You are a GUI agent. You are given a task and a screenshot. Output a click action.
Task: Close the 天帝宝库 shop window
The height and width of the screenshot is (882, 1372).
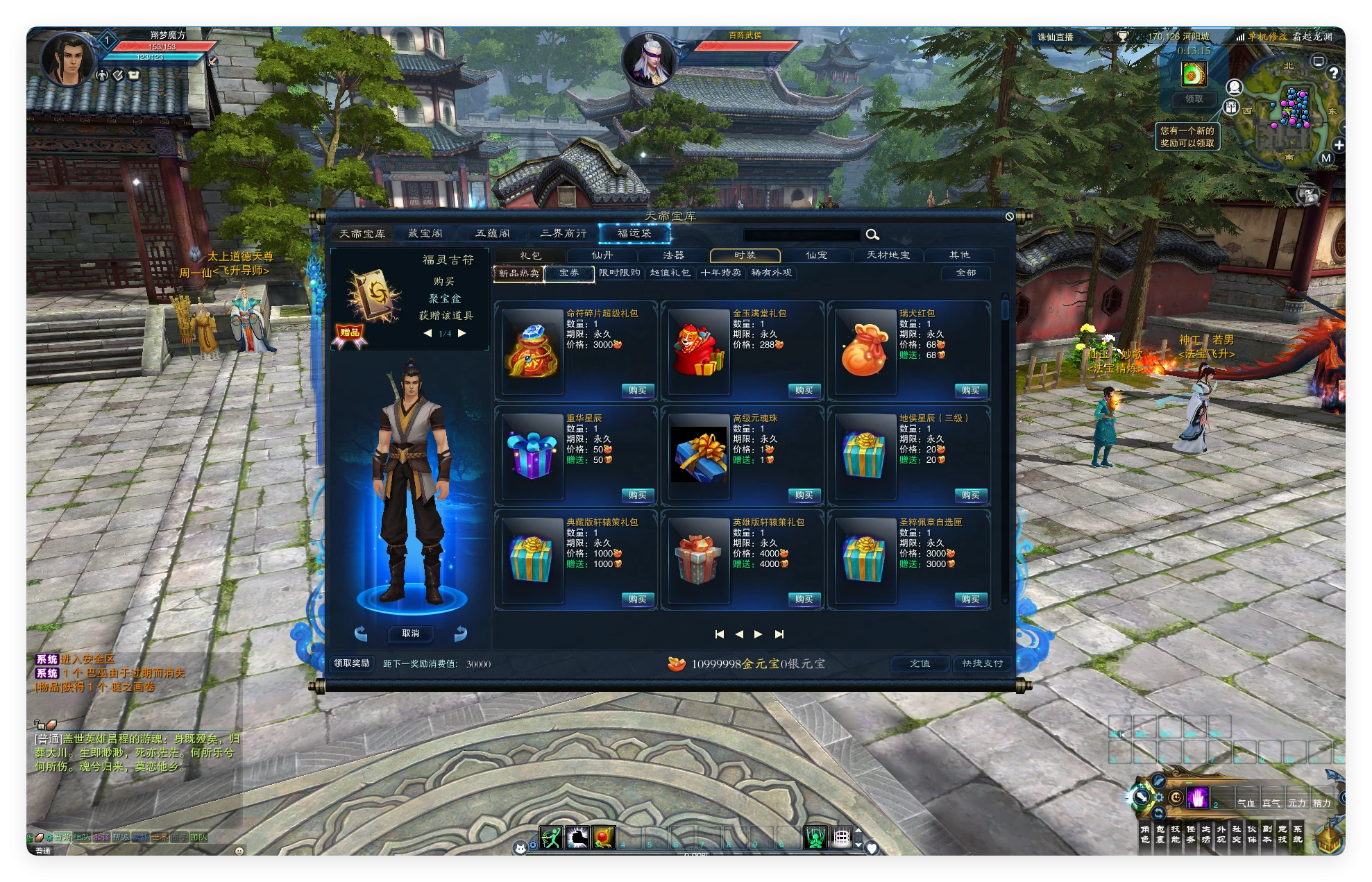tap(1010, 217)
